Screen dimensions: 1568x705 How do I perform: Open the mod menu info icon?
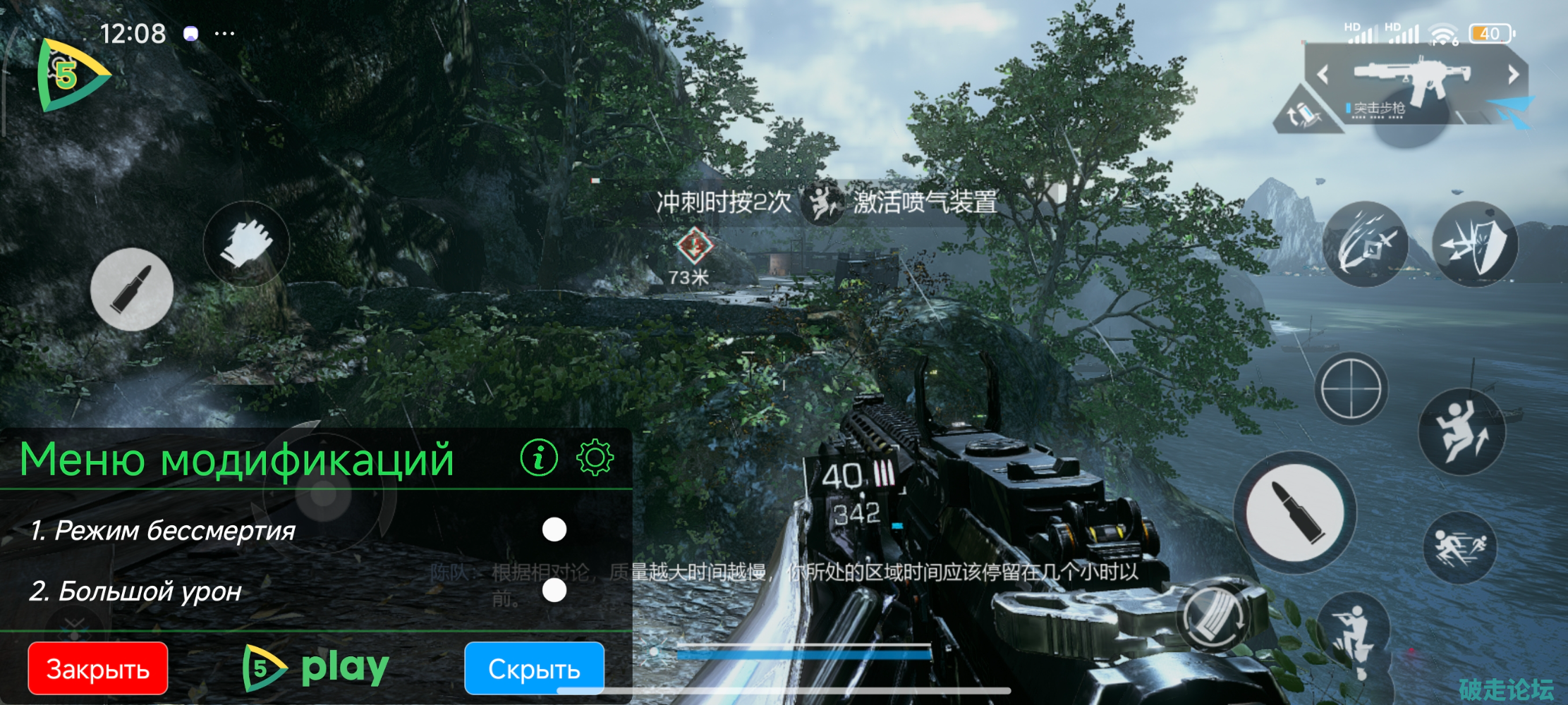tap(539, 458)
